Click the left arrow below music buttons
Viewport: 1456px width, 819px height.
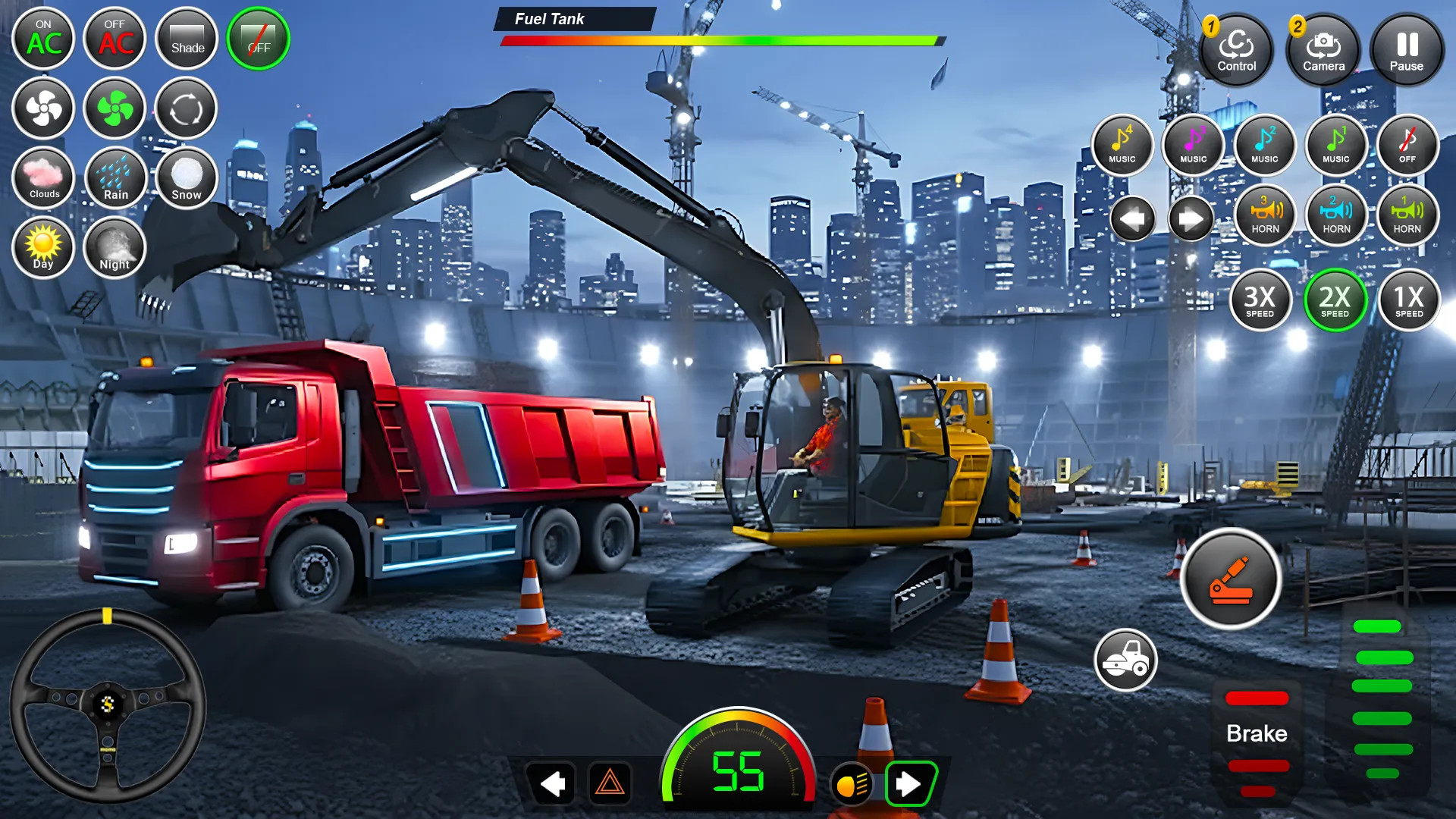(x=1133, y=218)
